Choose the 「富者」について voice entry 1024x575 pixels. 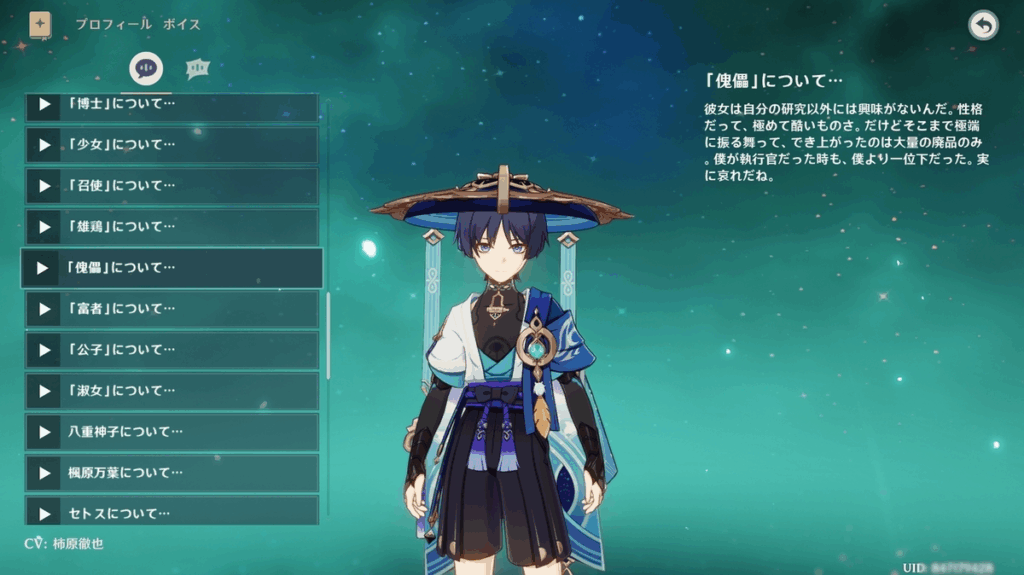pos(170,309)
